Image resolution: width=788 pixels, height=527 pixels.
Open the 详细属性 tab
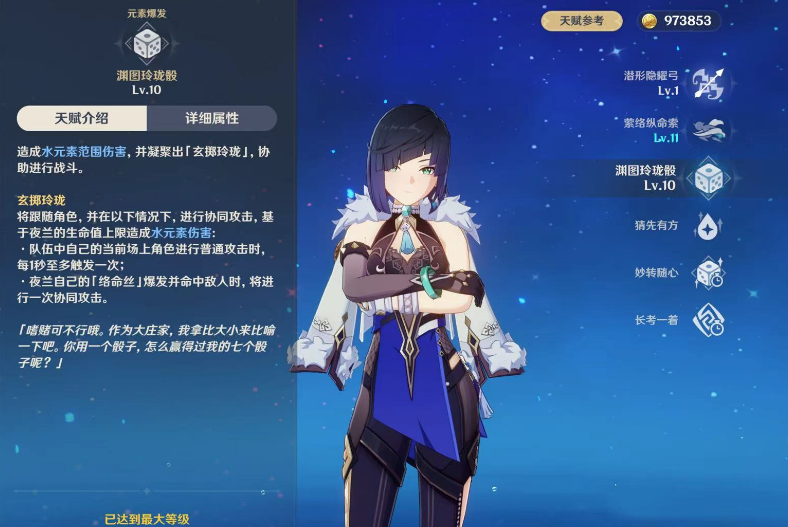pos(211,118)
